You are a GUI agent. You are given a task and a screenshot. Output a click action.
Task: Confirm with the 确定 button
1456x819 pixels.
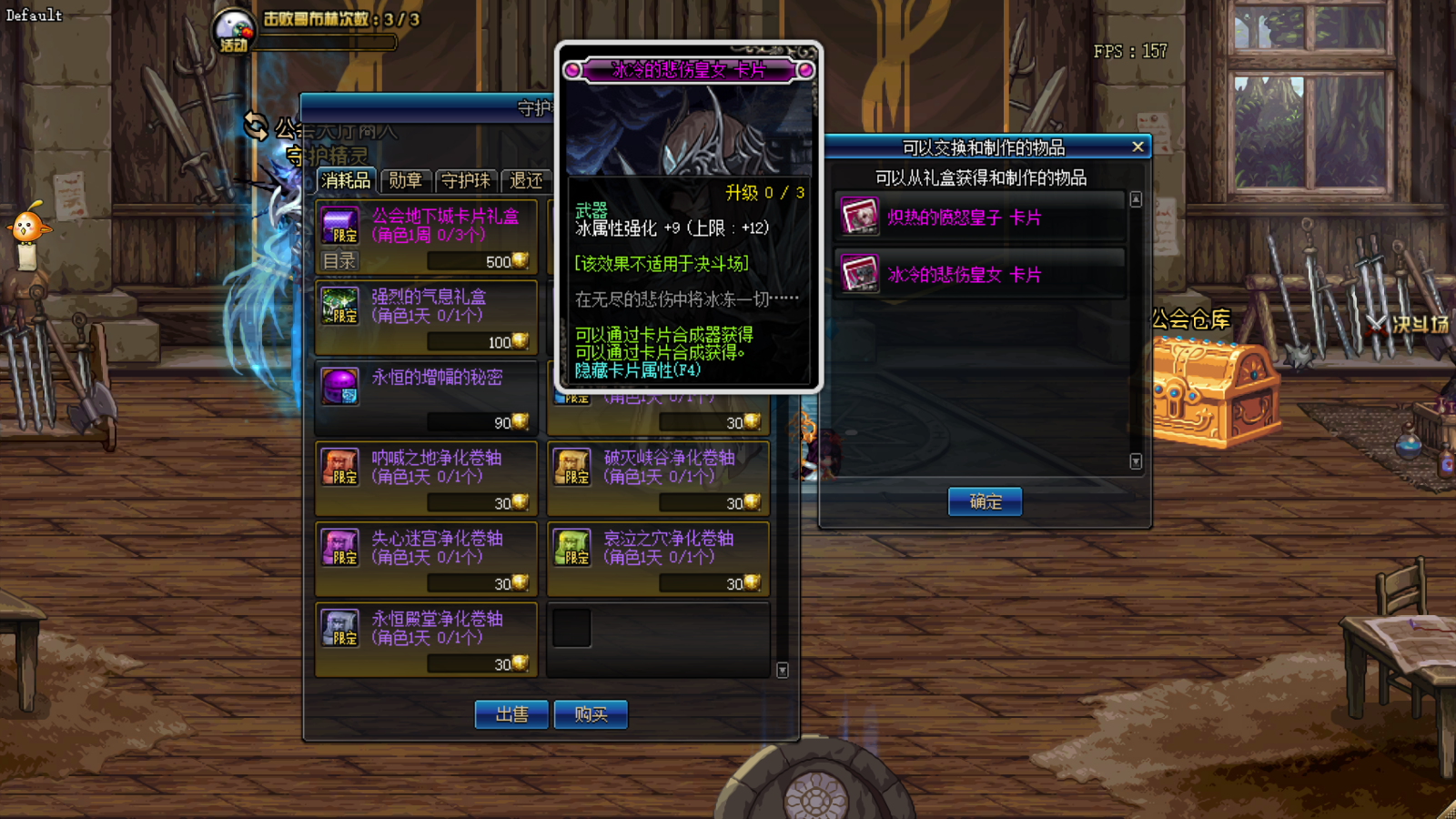pyautogui.click(x=985, y=501)
